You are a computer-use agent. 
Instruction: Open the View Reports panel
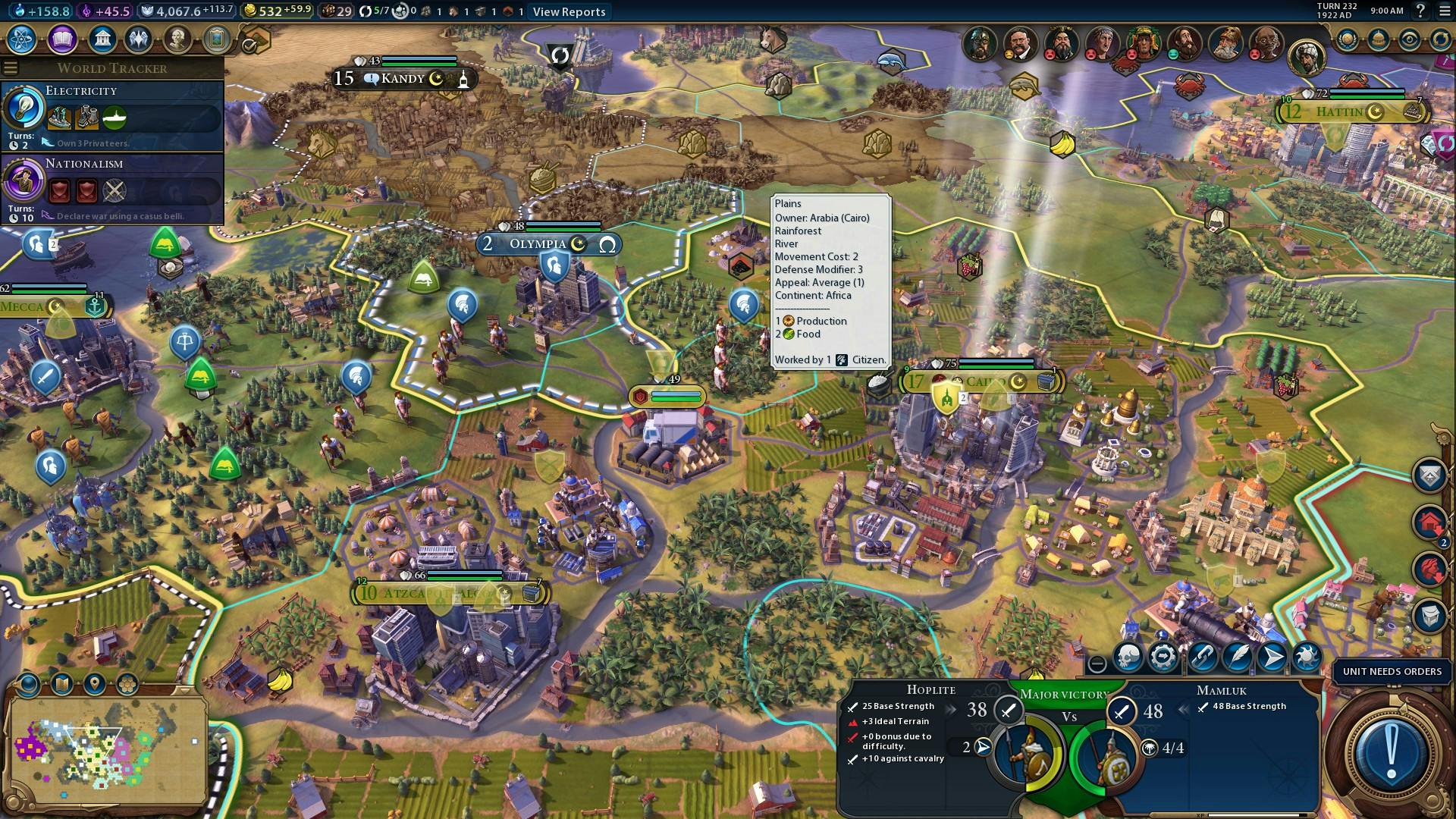569,11
